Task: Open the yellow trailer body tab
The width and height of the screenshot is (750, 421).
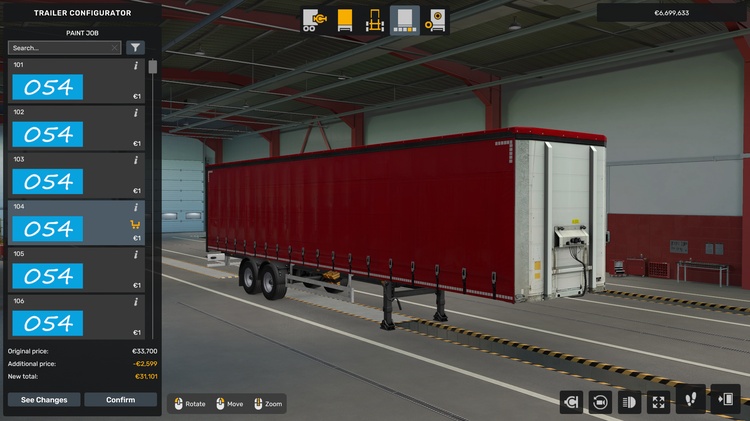Action: 345,20
